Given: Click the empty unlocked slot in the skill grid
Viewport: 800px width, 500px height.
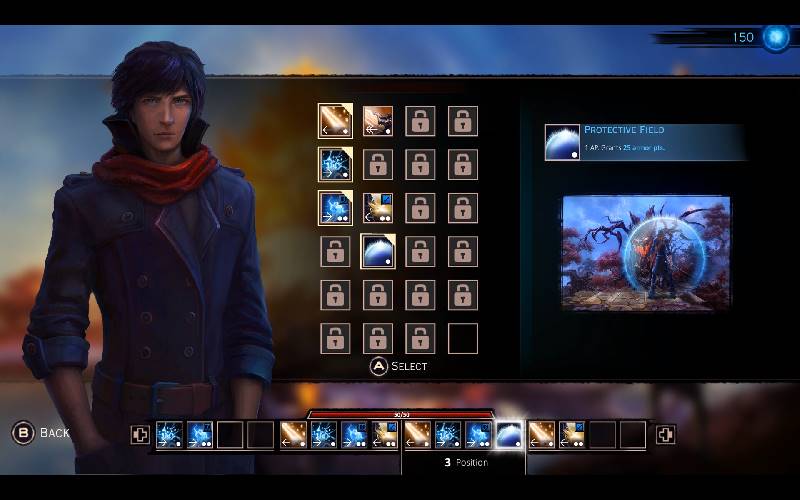Looking at the screenshot, I should pos(463,338).
